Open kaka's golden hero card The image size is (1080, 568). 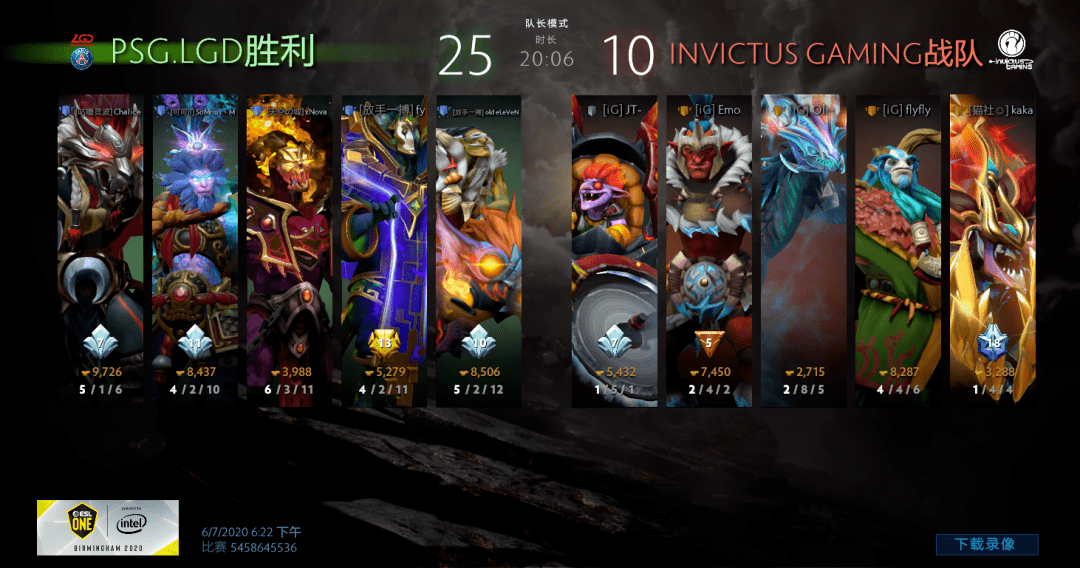point(991,250)
